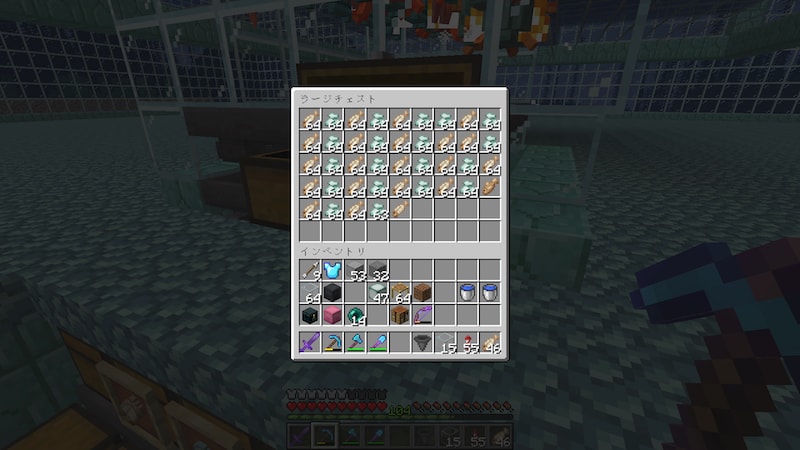This screenshot has width=800, height=450.
Task: Grab the hotbar stack of 15 panes
Action: [x=446, y=344]
